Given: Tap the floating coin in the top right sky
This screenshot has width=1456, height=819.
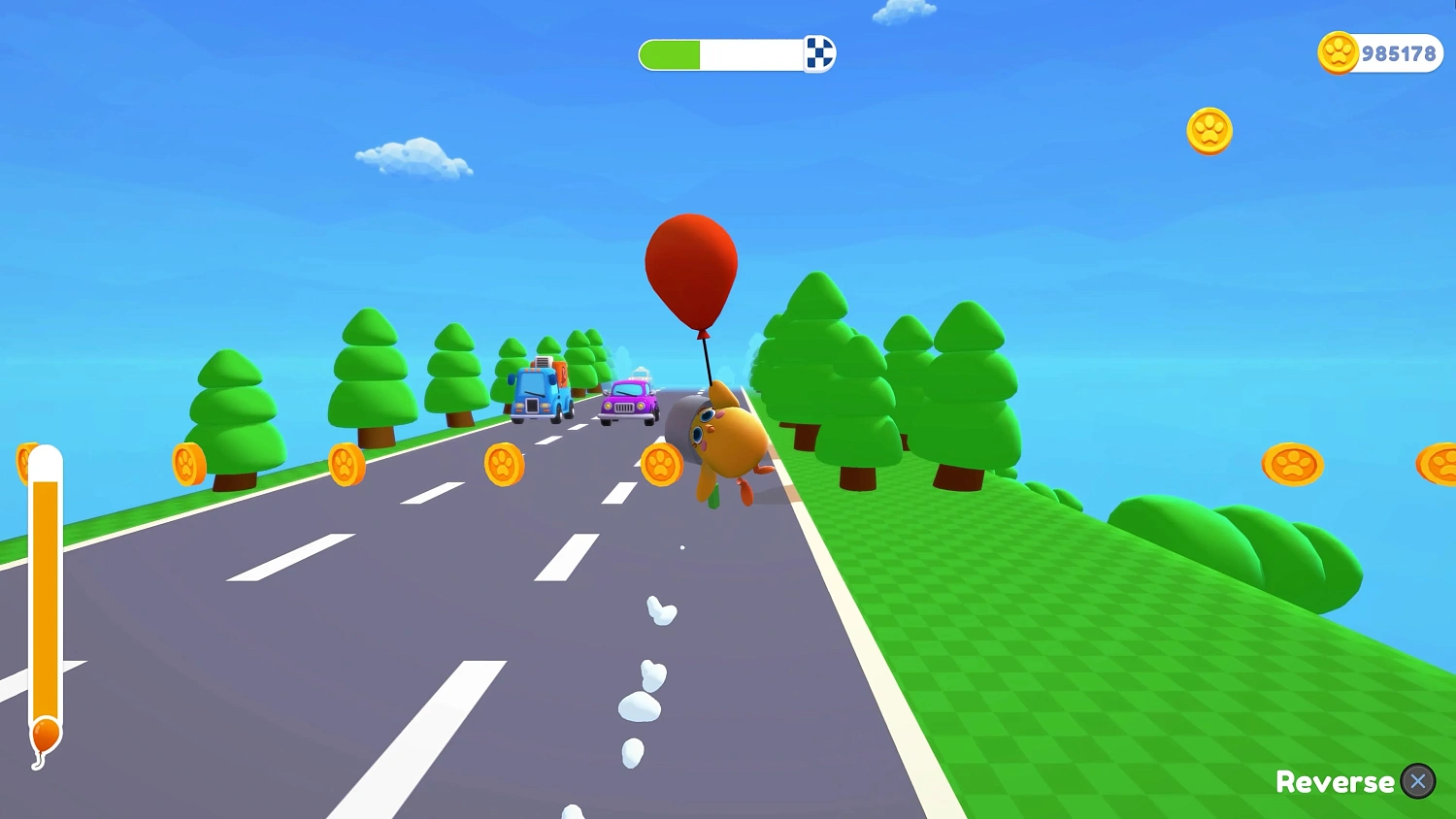Looking at the screenshot, I should point(1209,131).
